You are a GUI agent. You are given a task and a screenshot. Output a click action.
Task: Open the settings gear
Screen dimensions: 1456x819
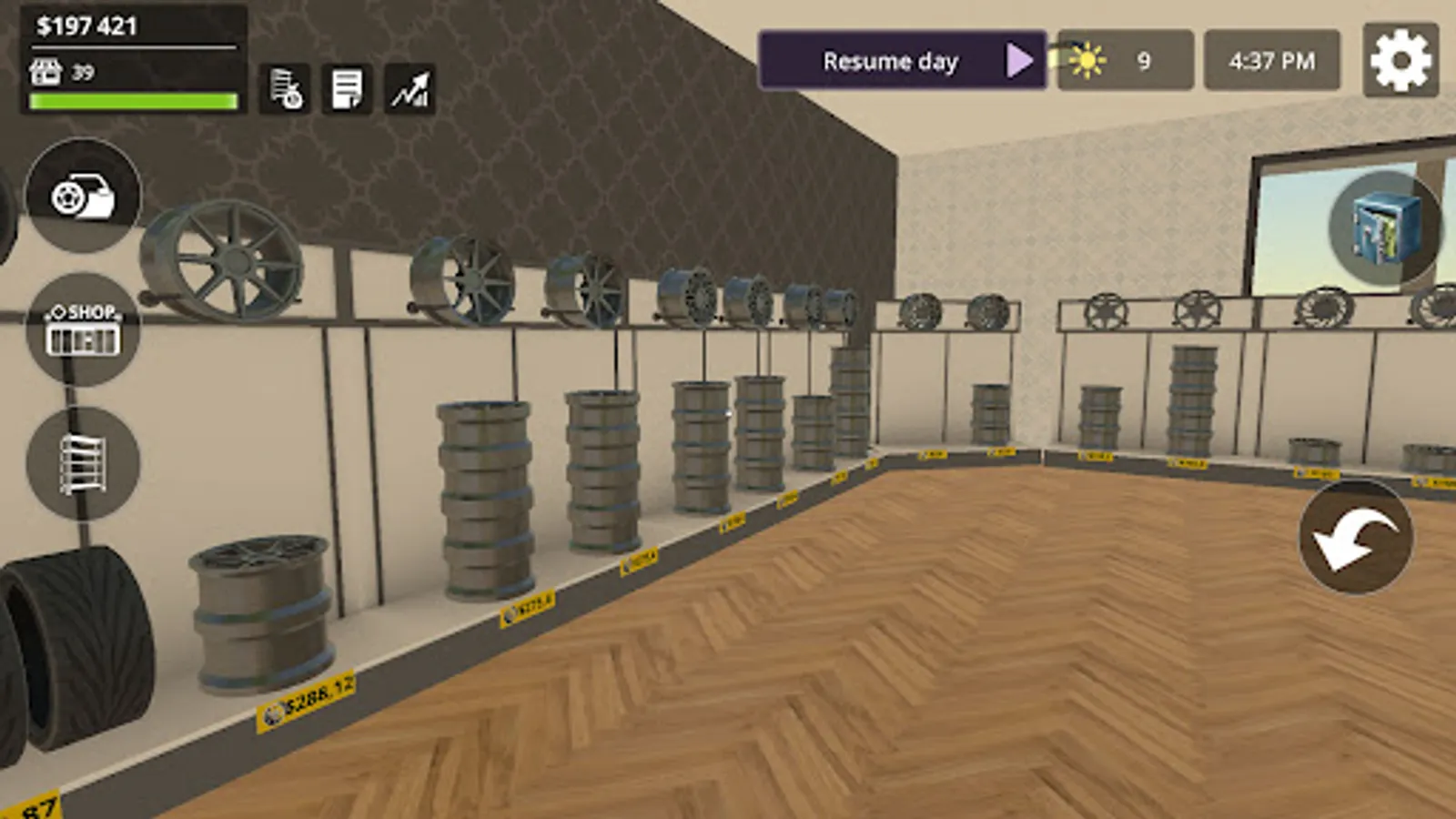(x=1400, y=59)
